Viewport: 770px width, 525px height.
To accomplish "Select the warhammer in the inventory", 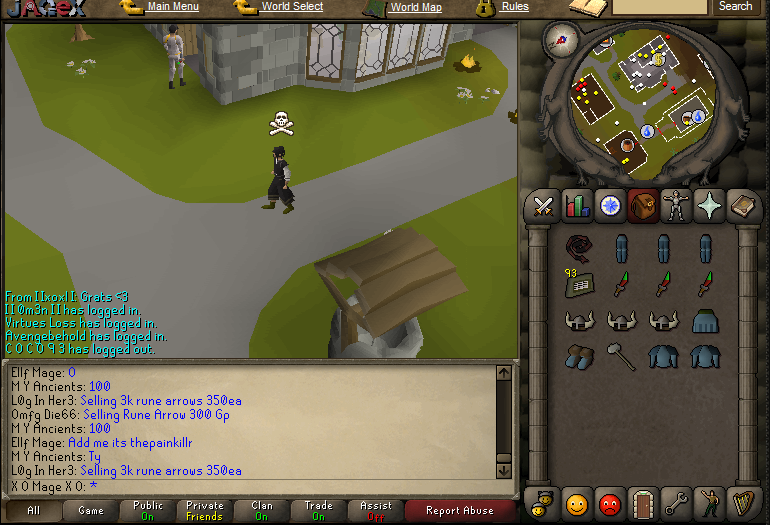I will 621,355.
